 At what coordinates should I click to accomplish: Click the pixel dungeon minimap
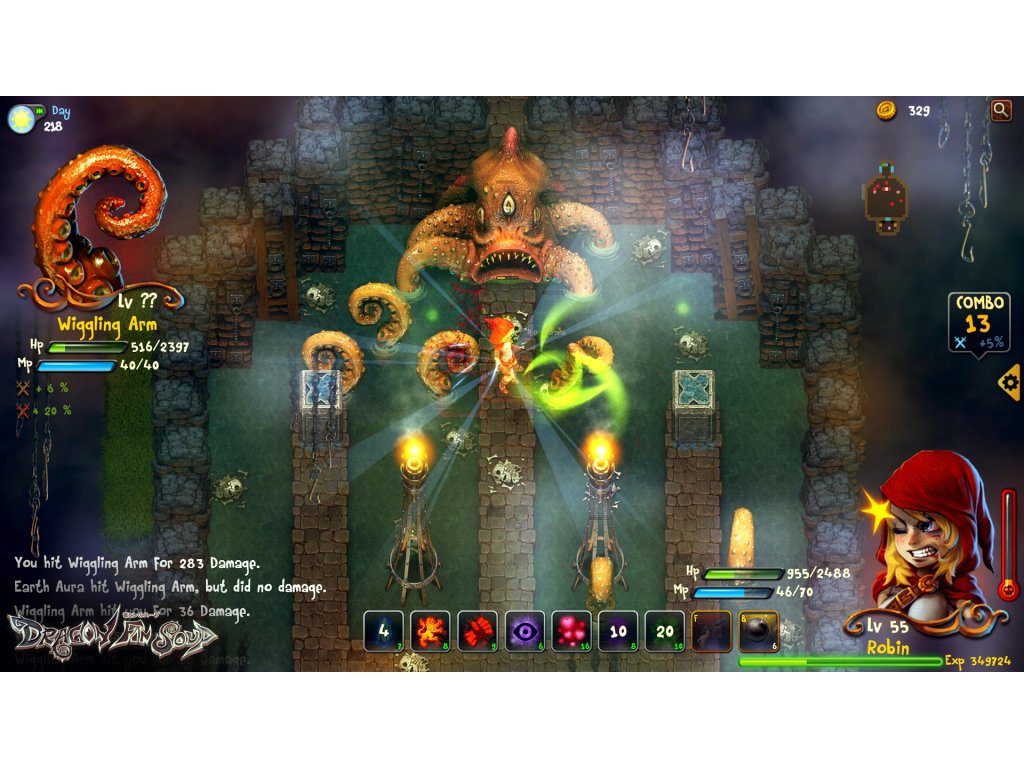click(886, 197)
